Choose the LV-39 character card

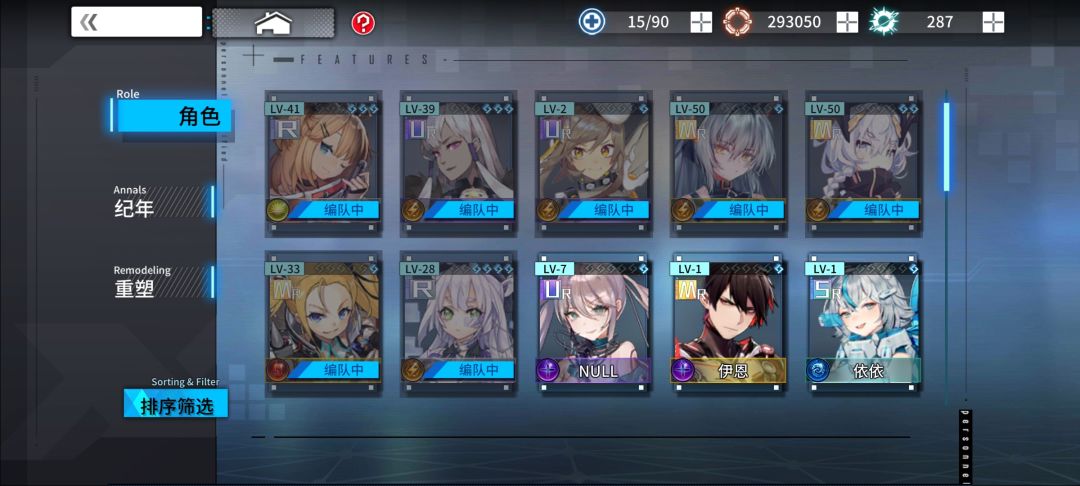pyautogui.click(x=458, y=160)
